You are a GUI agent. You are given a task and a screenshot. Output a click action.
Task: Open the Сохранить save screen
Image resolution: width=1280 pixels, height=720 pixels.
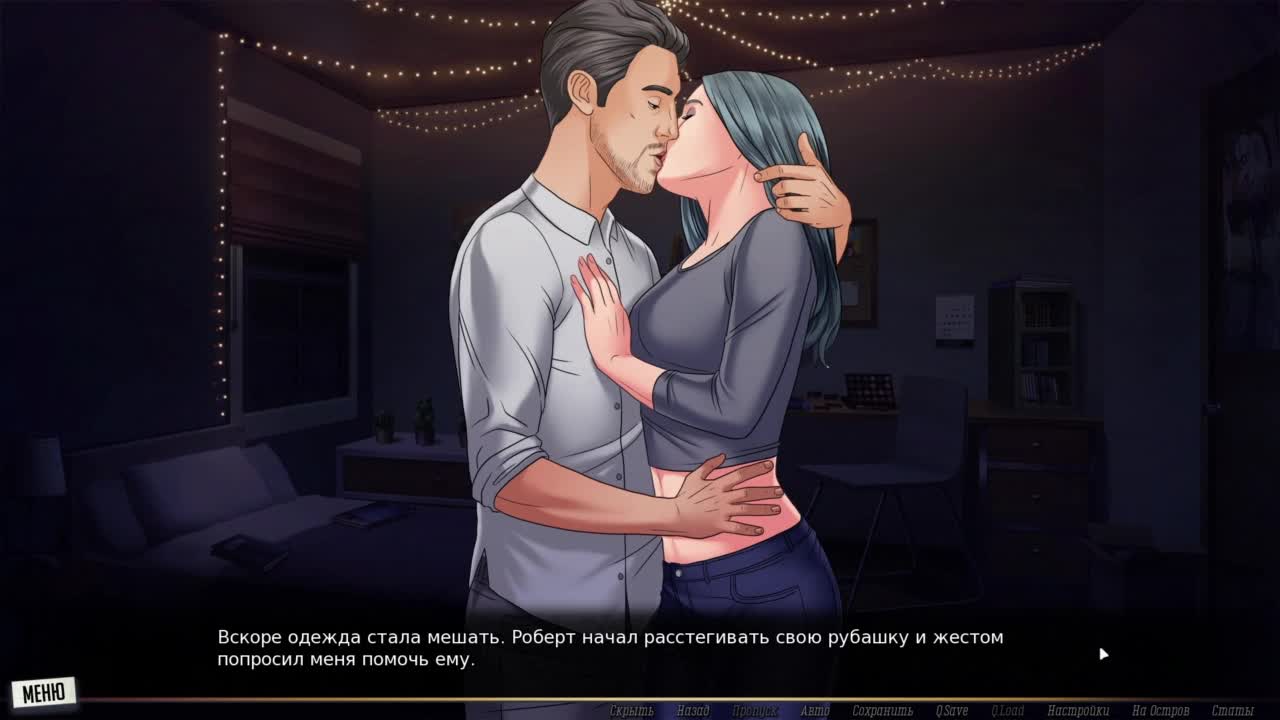point(883,711)
